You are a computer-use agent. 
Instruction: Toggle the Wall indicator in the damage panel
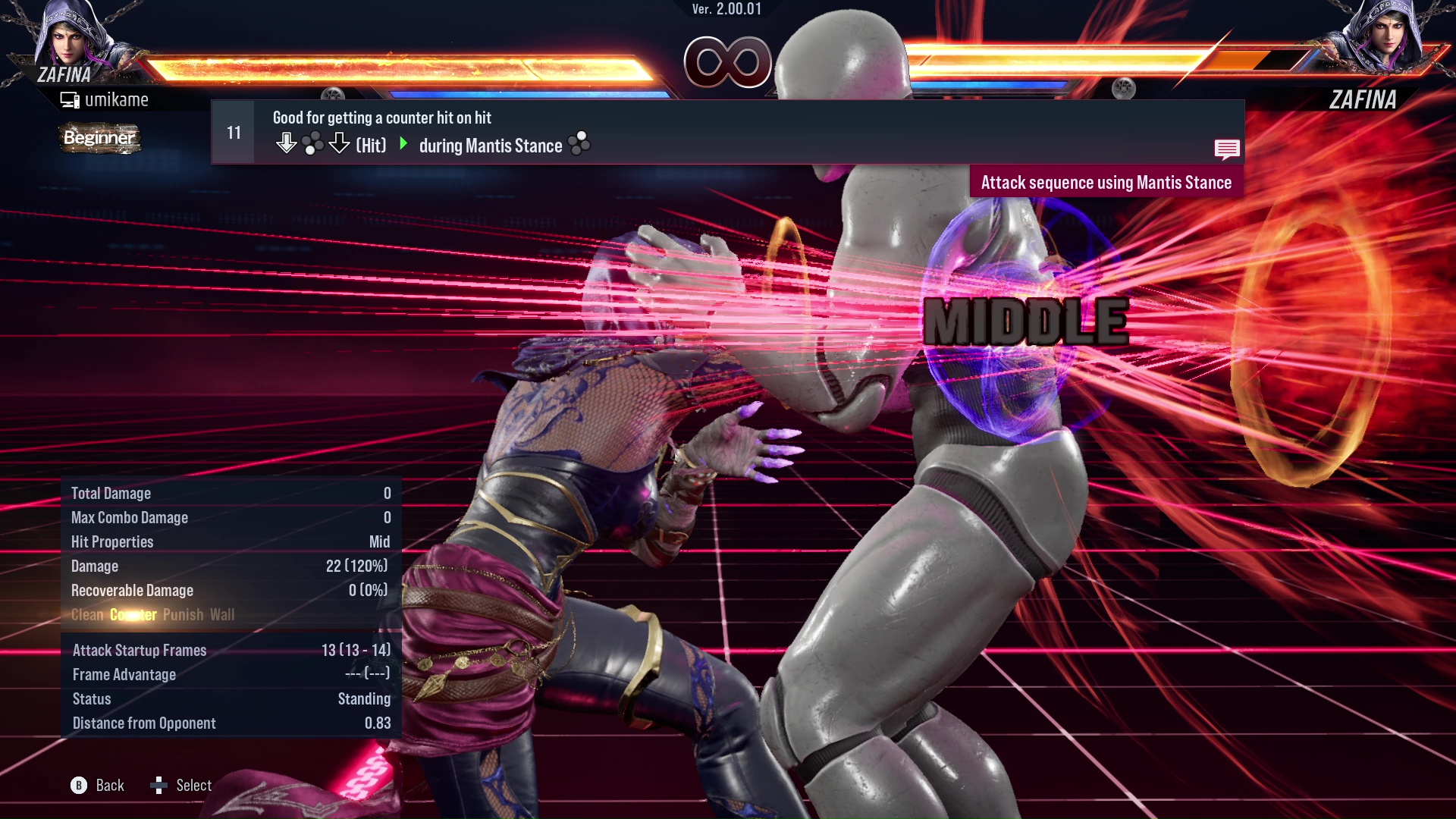(x=223, y=615)
